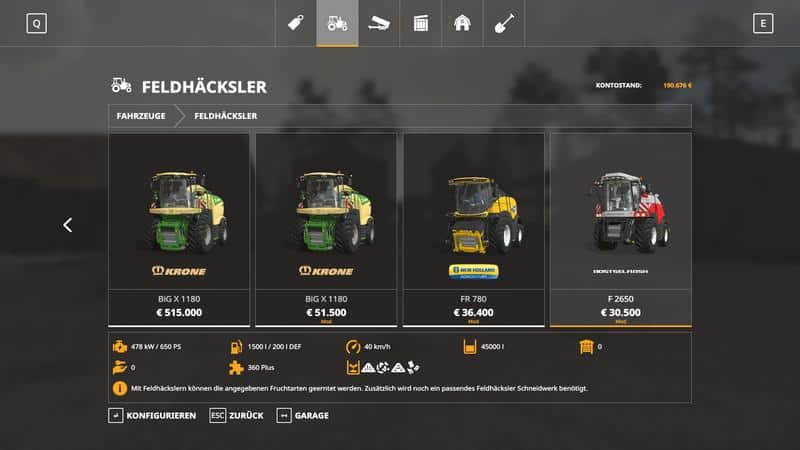
Task: Pick the F 2650 forage harvester
Action: tap(620, 229)
